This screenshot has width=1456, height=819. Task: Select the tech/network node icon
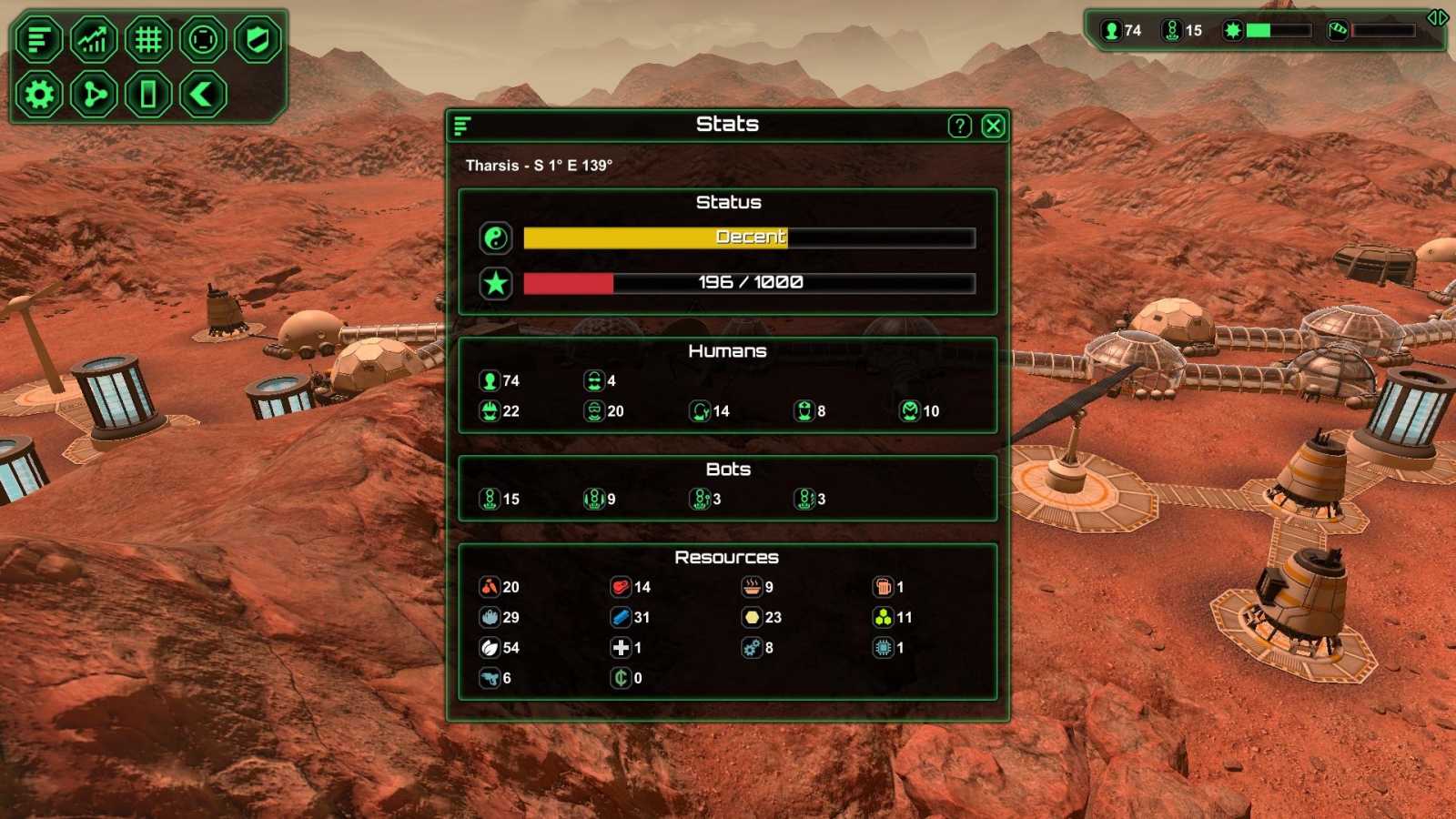94,94
